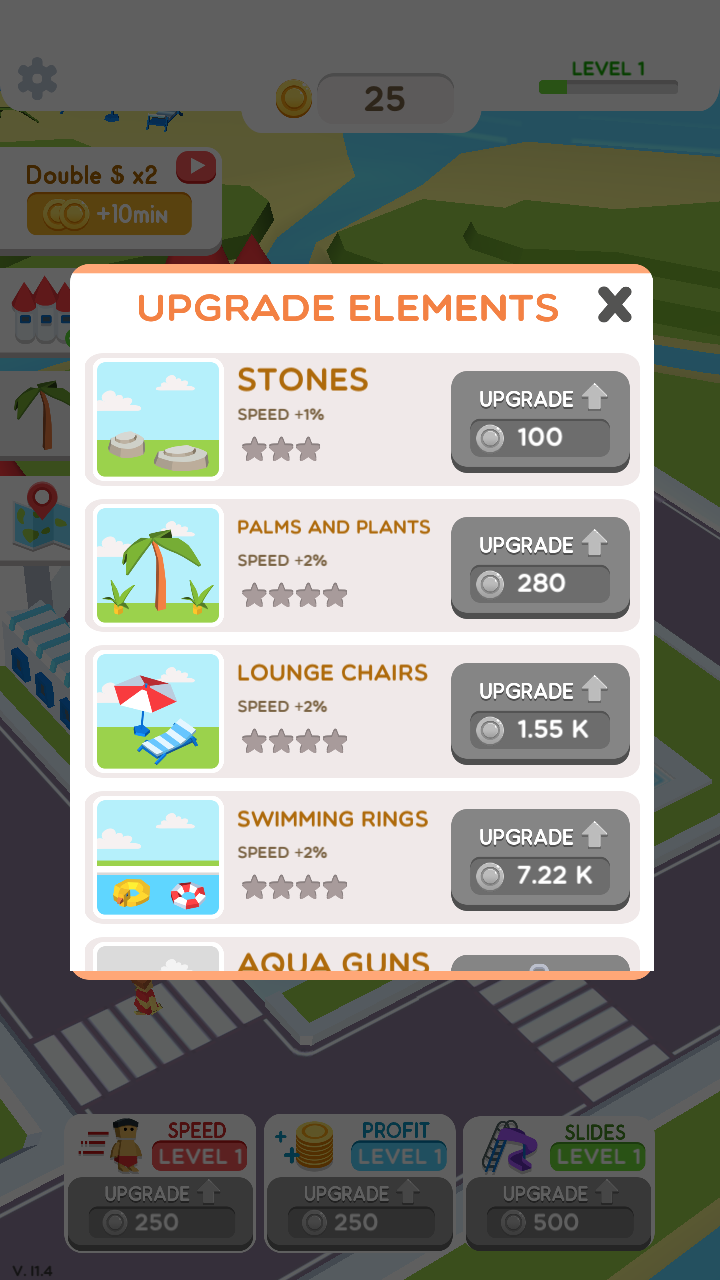Upgrade Swimming Rings for 7.22 K

(540, 858)
